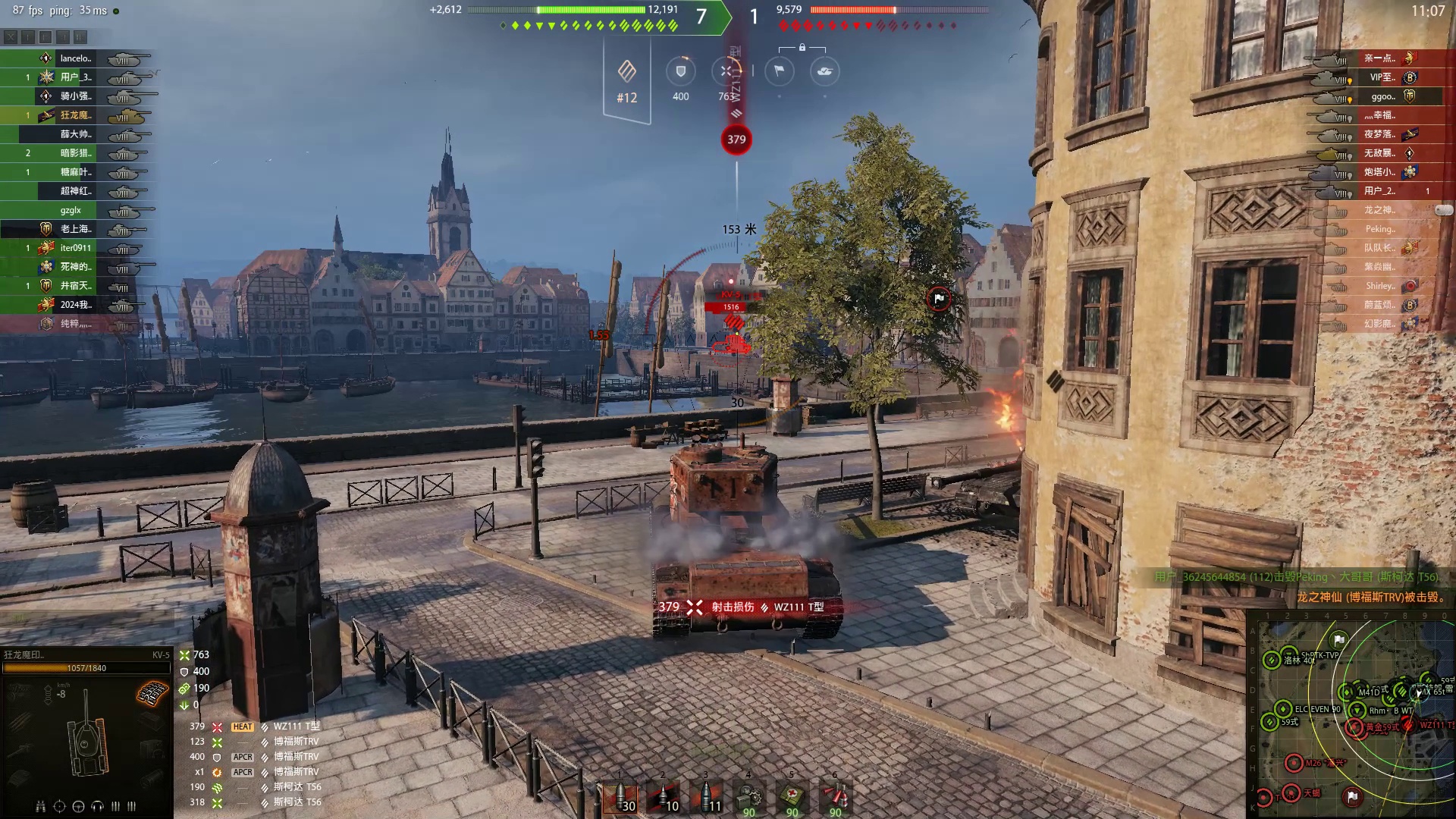This screenshot has width=1456, height=819.
Task: Select player gzglx in the allied list
Action: coord(71,210)
